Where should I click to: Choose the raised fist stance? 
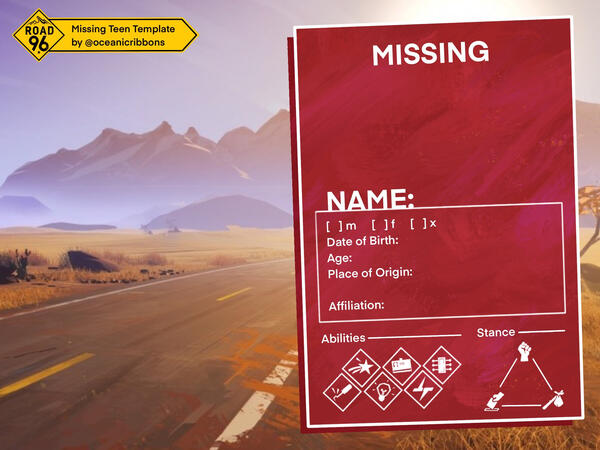click(x=524, y=354)
